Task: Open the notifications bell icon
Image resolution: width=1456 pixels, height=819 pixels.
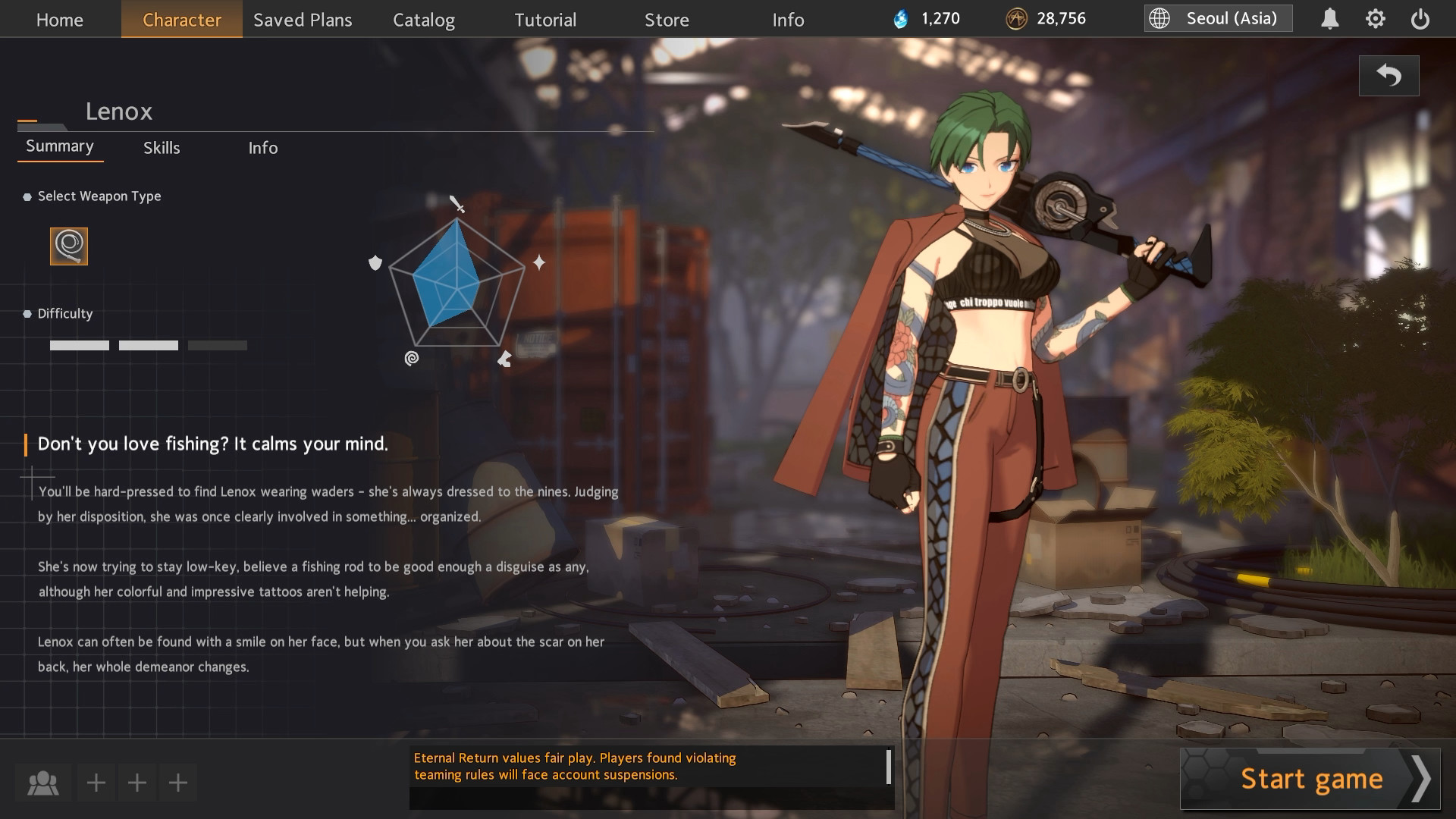Action: (x=1330, y=18)
